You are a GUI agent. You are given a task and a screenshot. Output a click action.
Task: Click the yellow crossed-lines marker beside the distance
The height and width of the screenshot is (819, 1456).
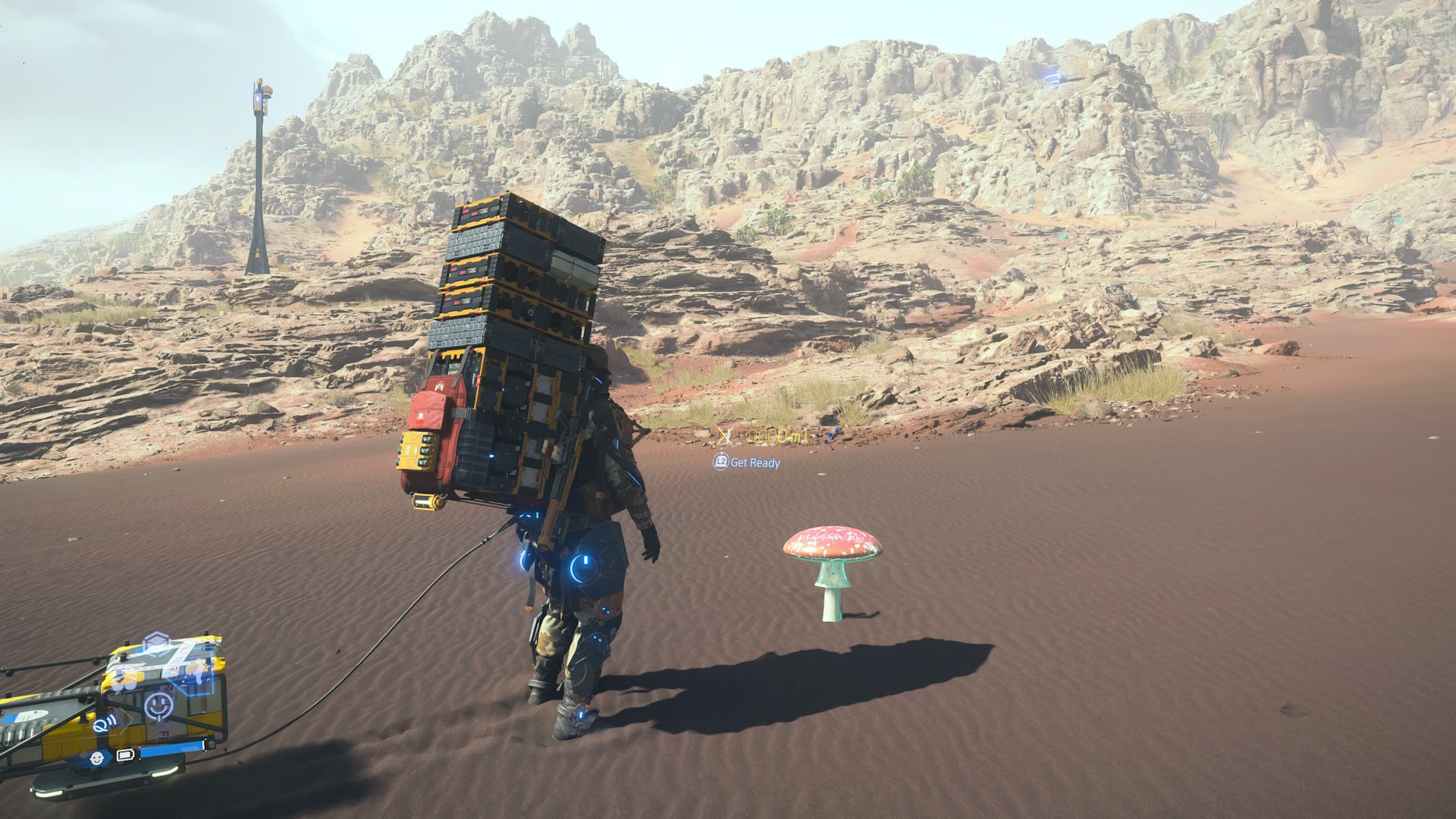[724, 436]
